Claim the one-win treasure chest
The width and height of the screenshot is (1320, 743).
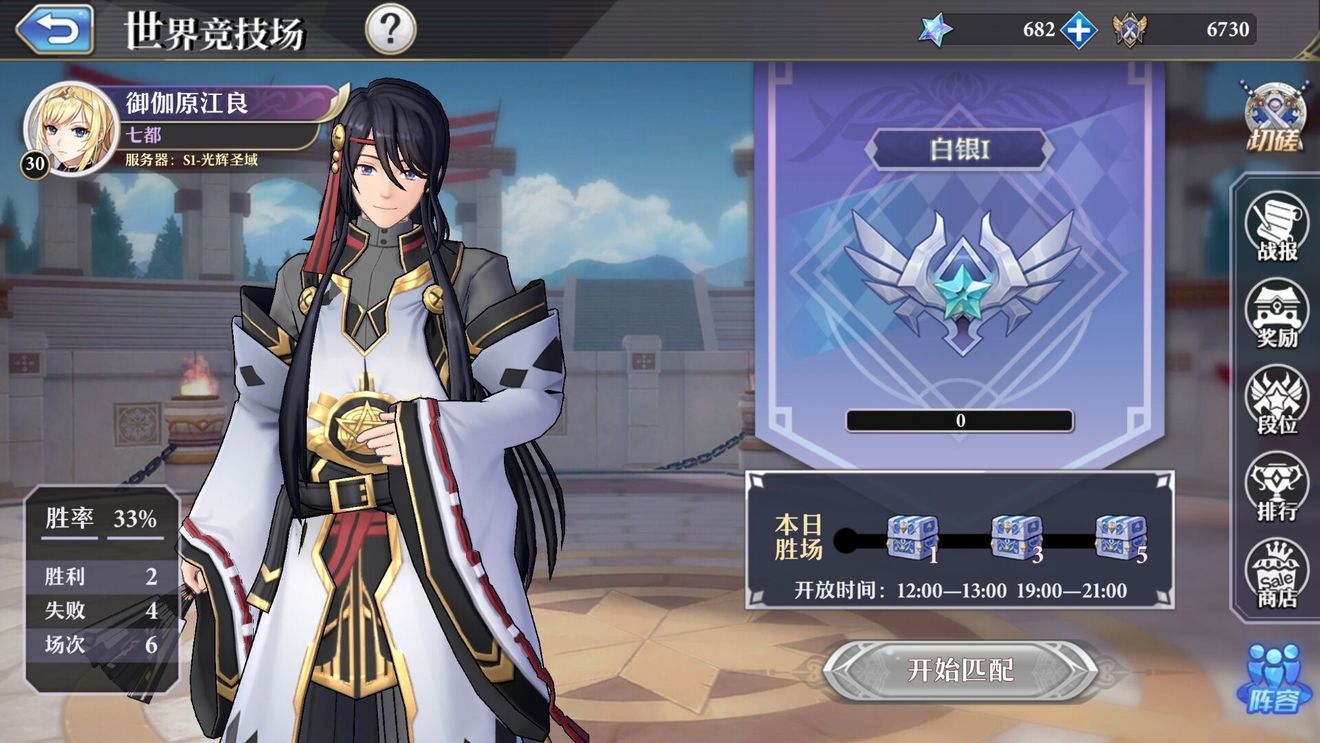pyautogui.click(x=912, y=538)
